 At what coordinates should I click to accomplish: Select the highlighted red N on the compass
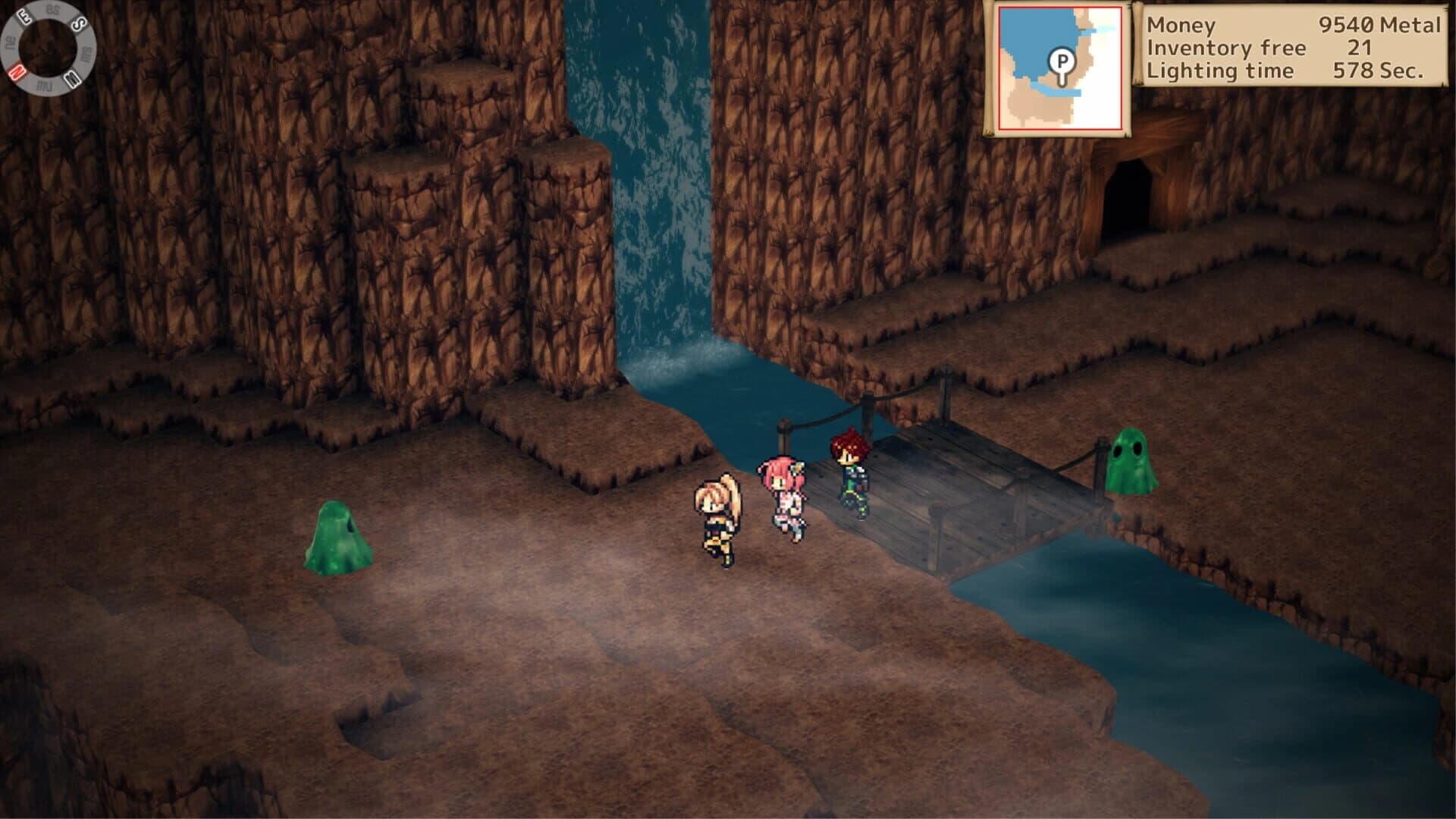tap(18, 71)
